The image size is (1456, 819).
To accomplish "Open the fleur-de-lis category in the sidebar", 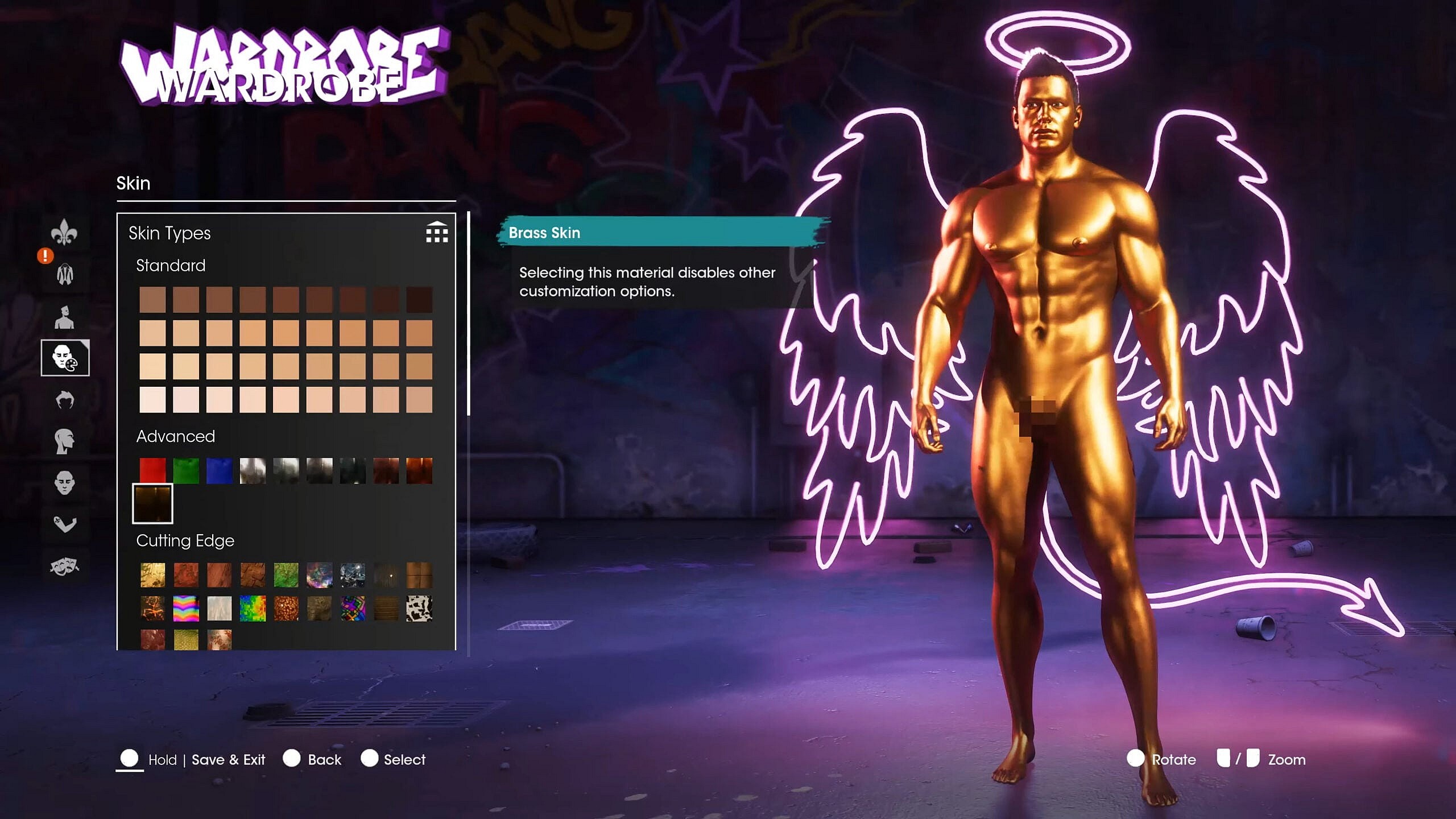I will click(x=64, y=232).
